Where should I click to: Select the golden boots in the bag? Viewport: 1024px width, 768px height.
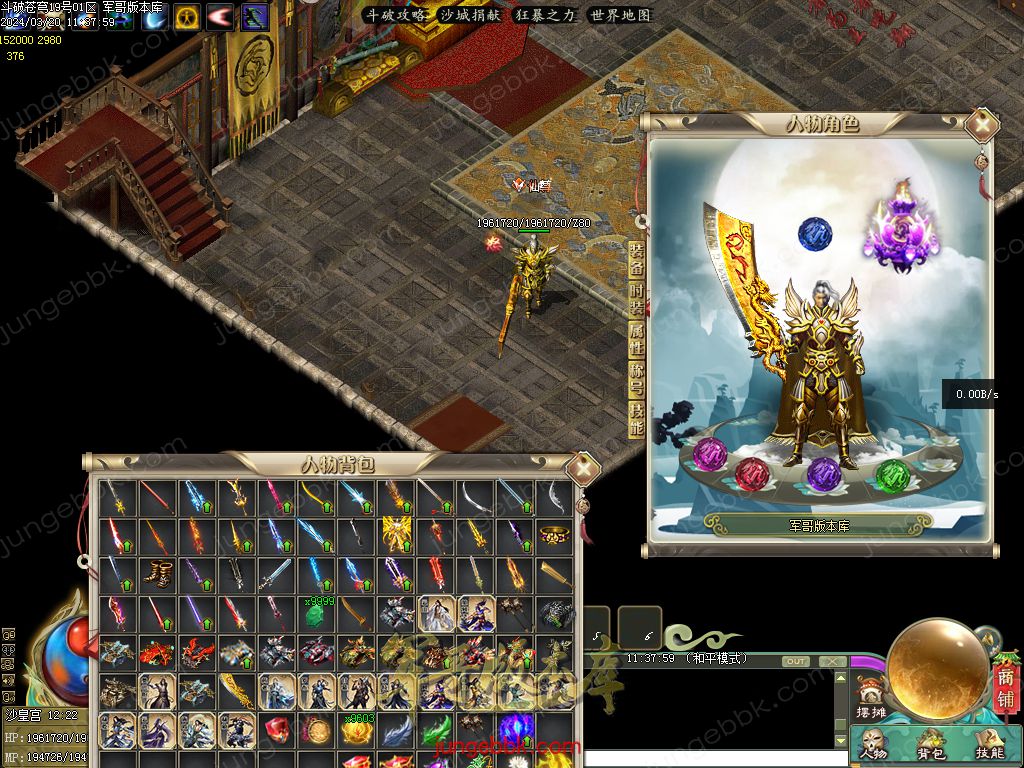tap(157, 574)
